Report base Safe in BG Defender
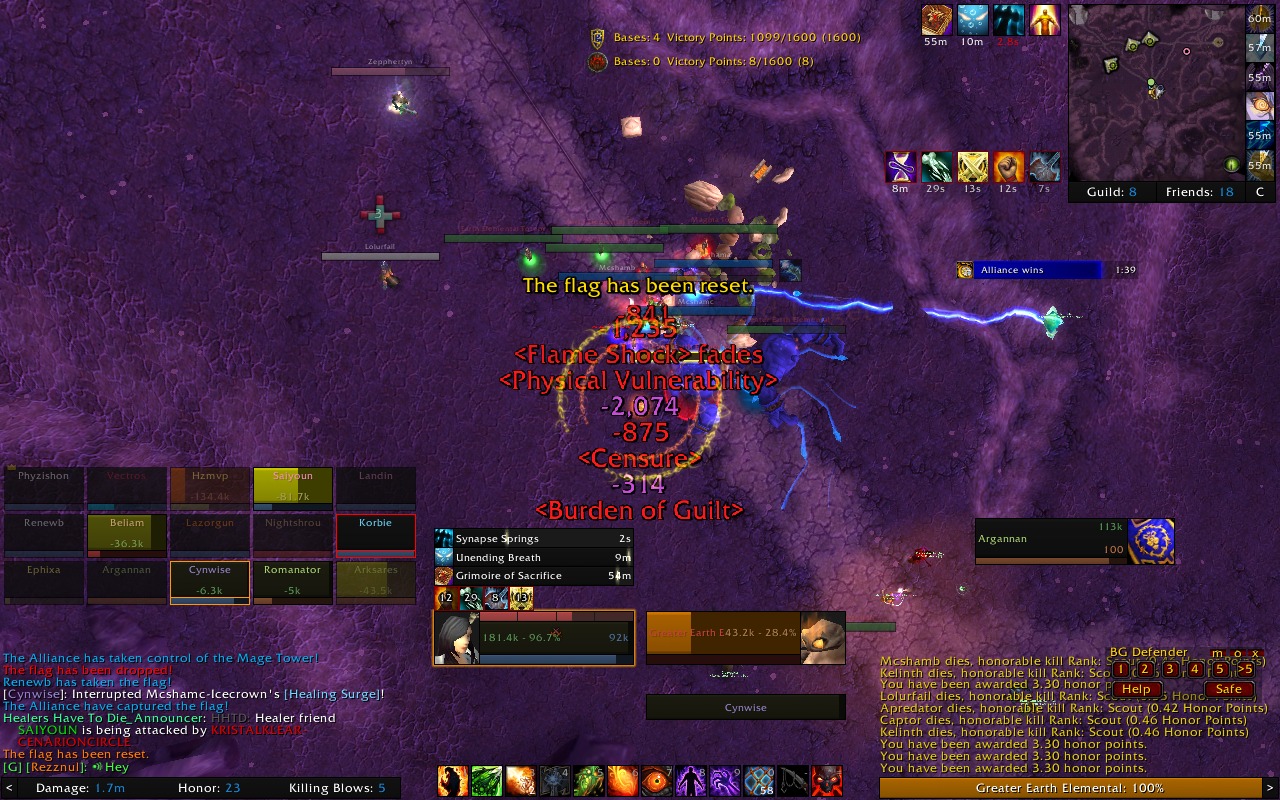This screenshot has width=1280, height=800. point(1228,689)
